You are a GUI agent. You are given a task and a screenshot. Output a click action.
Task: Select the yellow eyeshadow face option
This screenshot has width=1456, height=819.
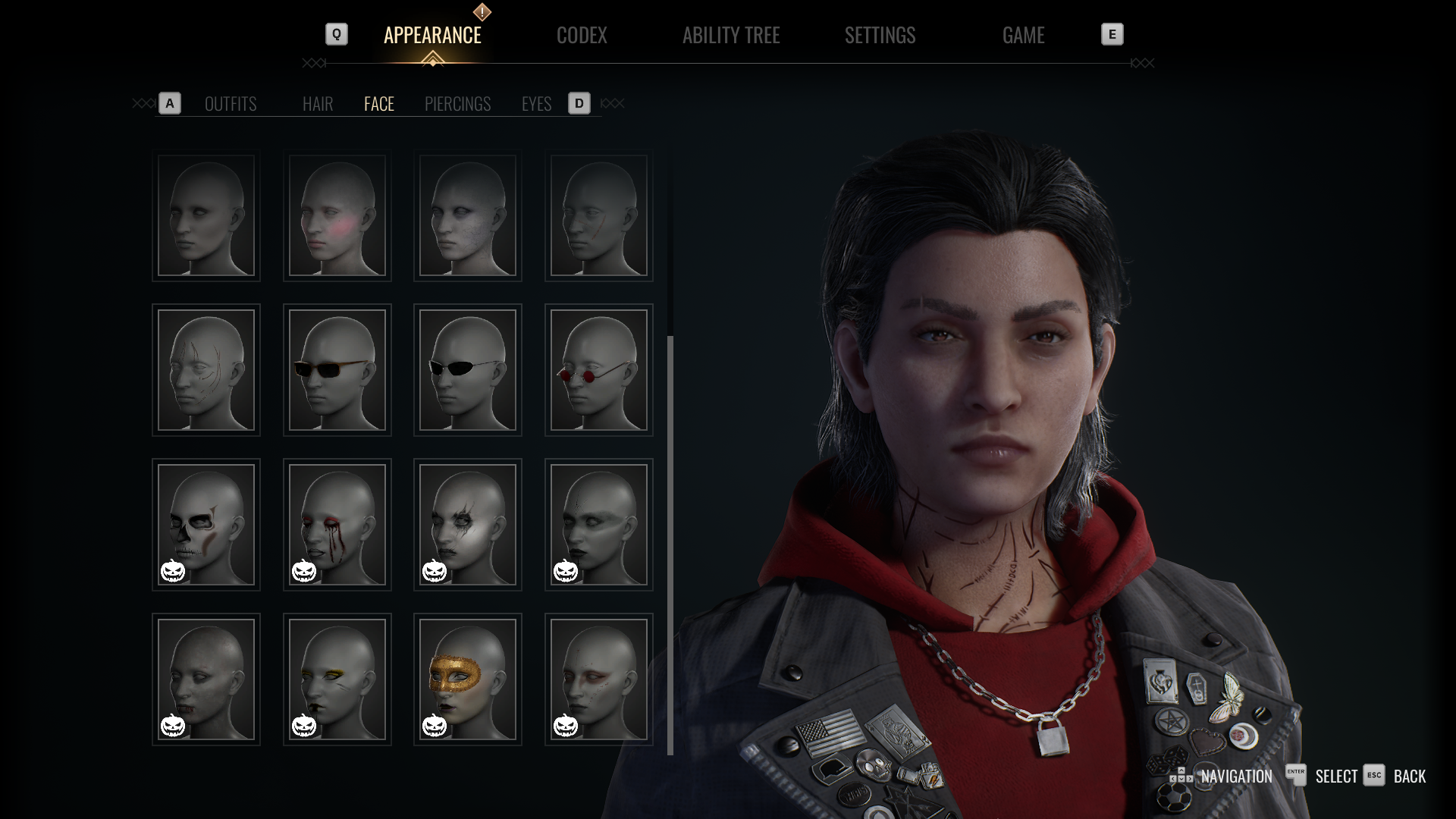[337, 679]
